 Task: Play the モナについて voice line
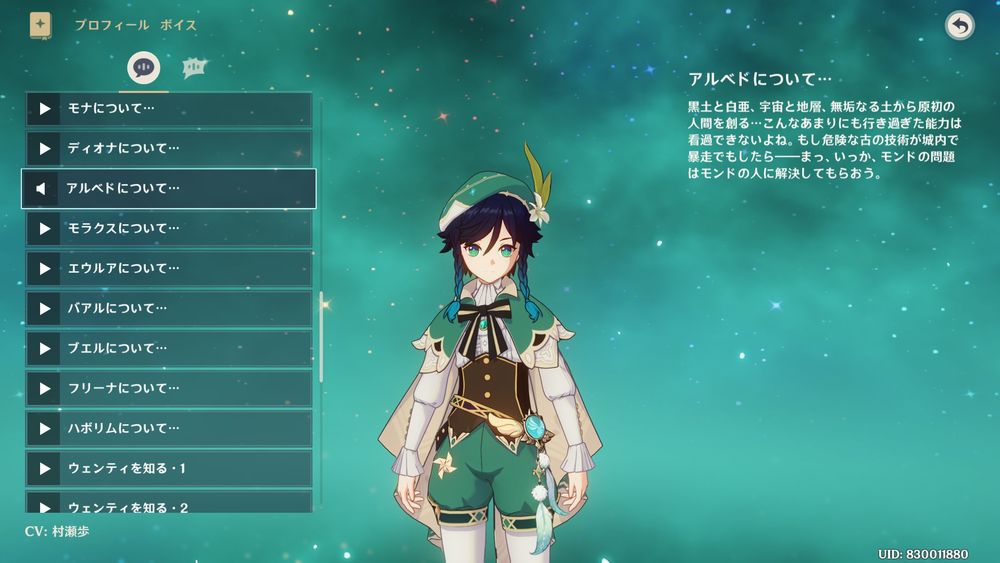168,109
